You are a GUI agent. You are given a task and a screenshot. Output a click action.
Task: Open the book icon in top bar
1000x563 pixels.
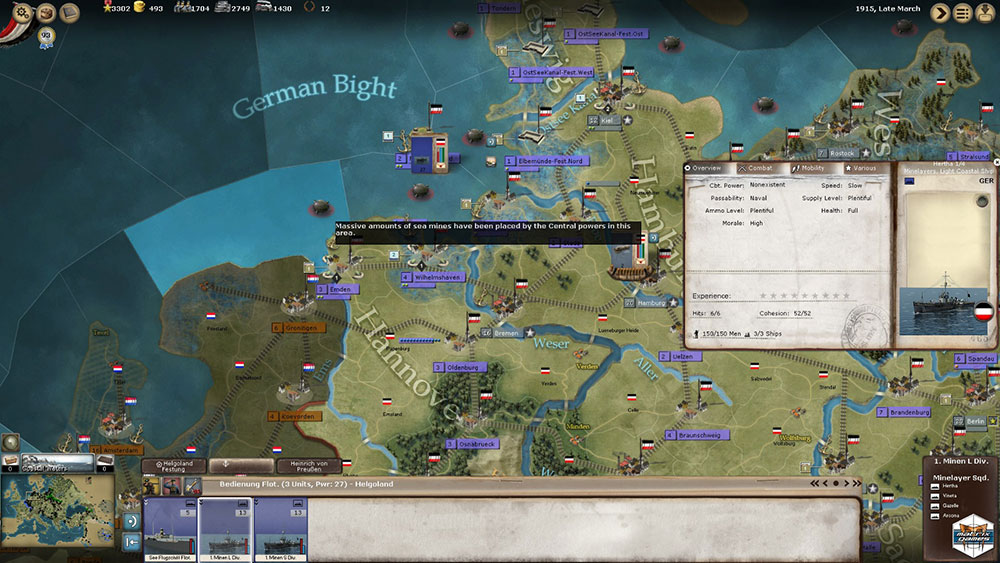70,13
